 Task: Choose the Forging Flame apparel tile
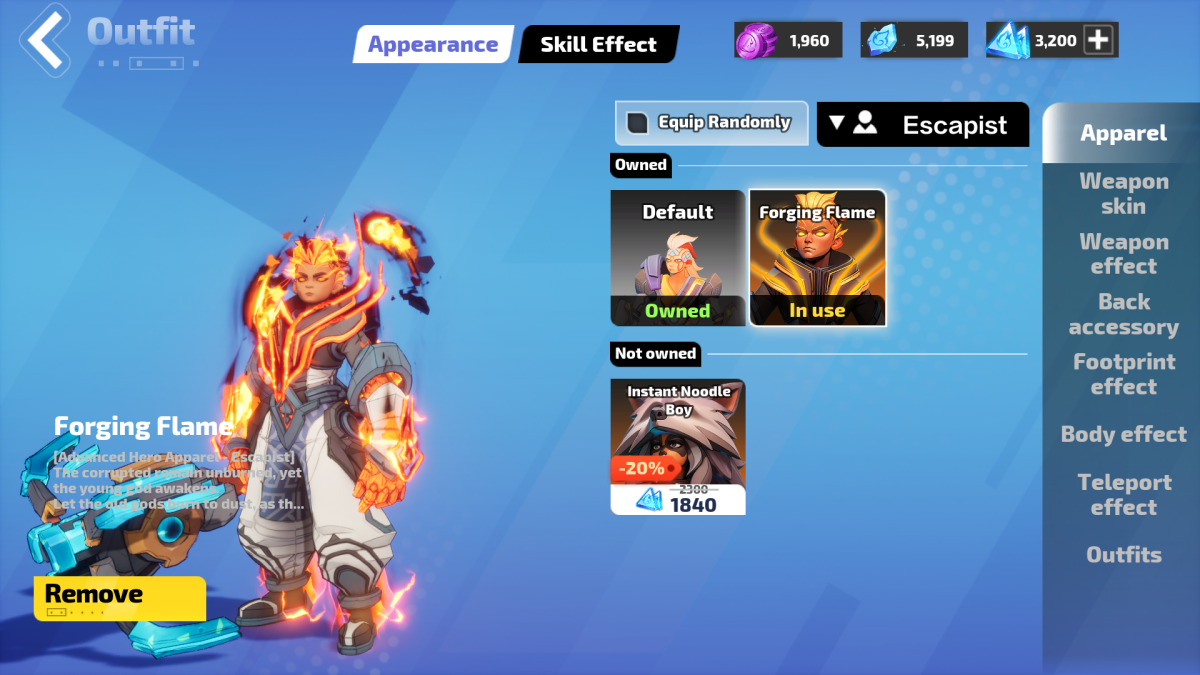817,257
